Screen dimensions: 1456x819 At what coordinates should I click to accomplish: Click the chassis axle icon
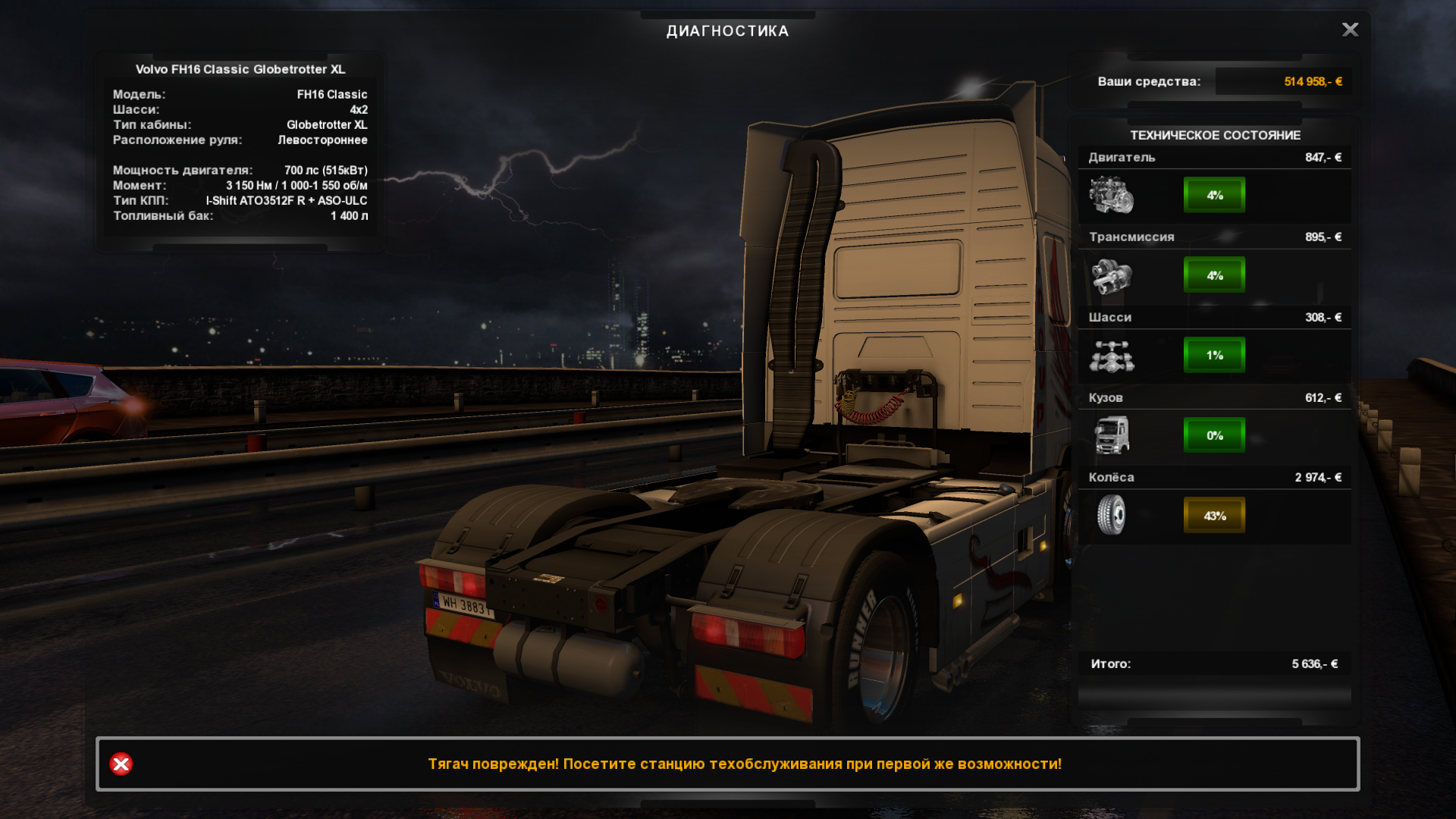pyautogui.click(x=1112, y=356)
